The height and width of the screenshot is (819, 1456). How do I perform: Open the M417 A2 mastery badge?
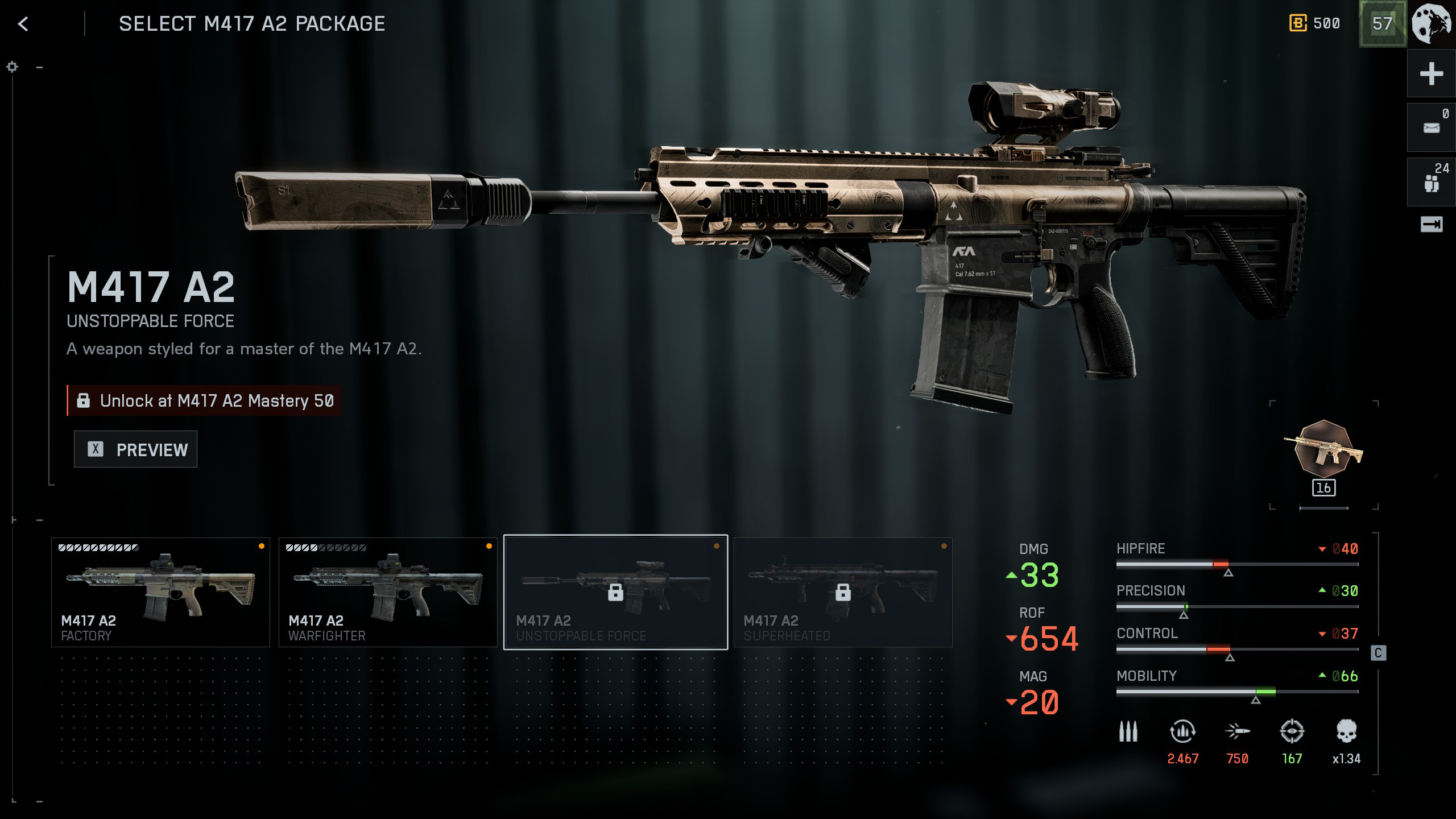1323,449
